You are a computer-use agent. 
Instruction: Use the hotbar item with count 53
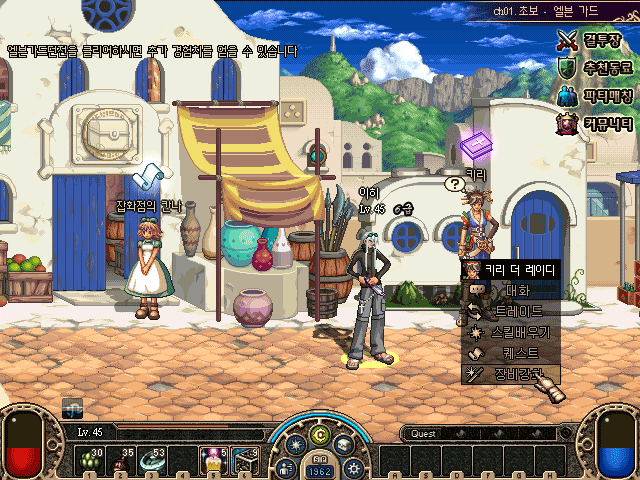pyautogui.click(x=155, y=461)
